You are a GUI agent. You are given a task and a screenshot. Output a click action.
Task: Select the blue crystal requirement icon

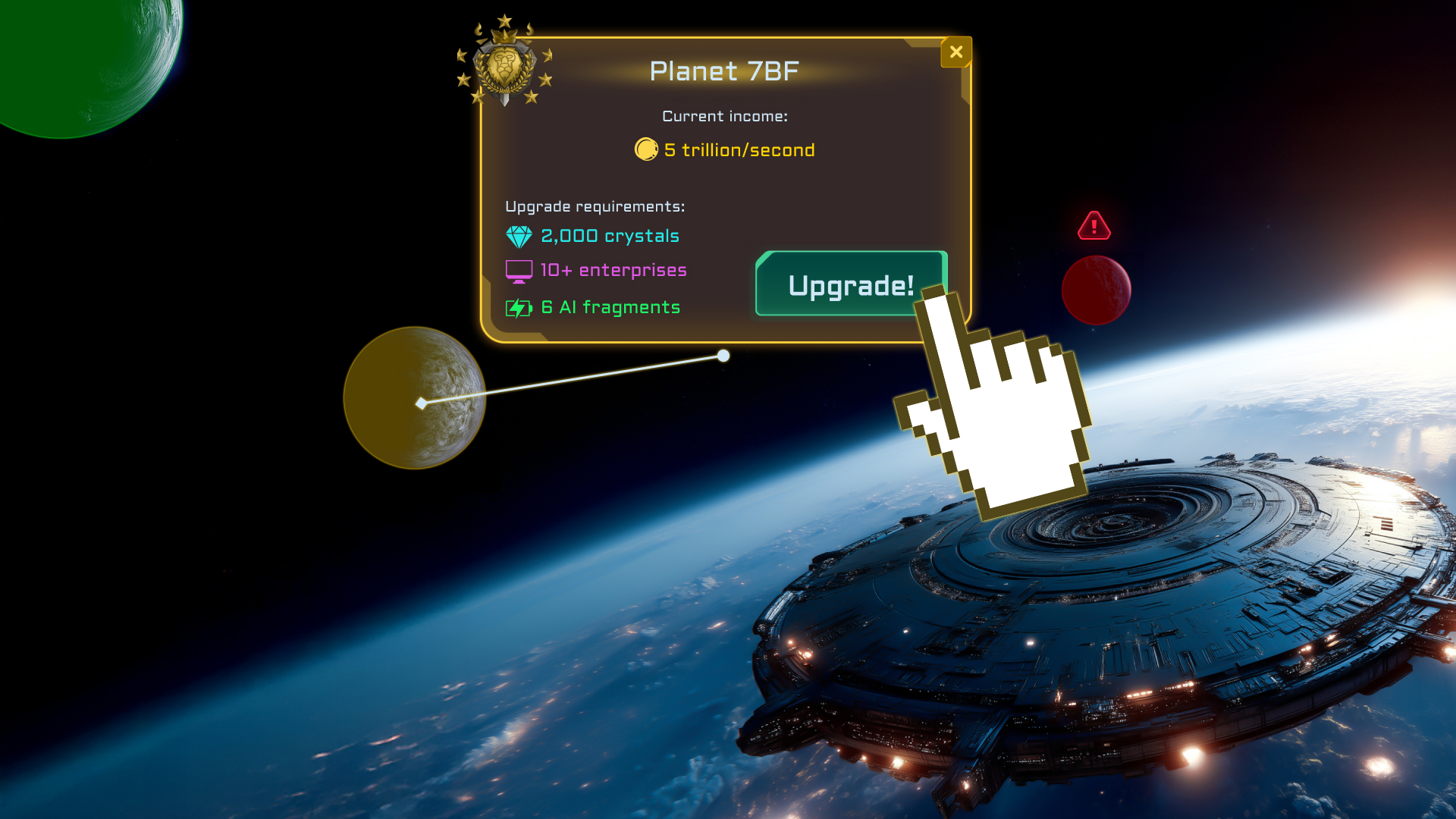(519, 236)
